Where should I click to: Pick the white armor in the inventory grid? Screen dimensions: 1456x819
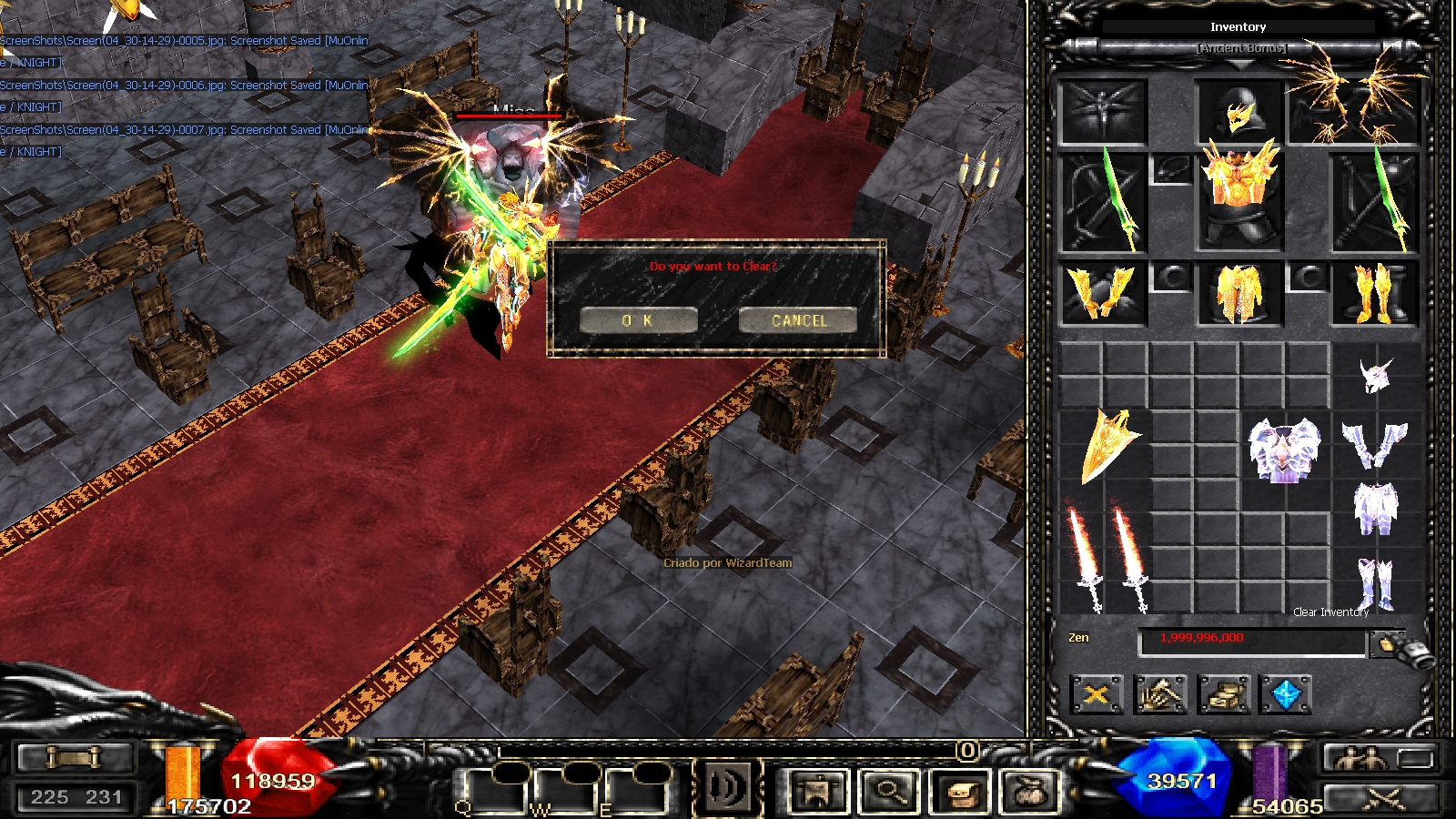coord(1283,450)
